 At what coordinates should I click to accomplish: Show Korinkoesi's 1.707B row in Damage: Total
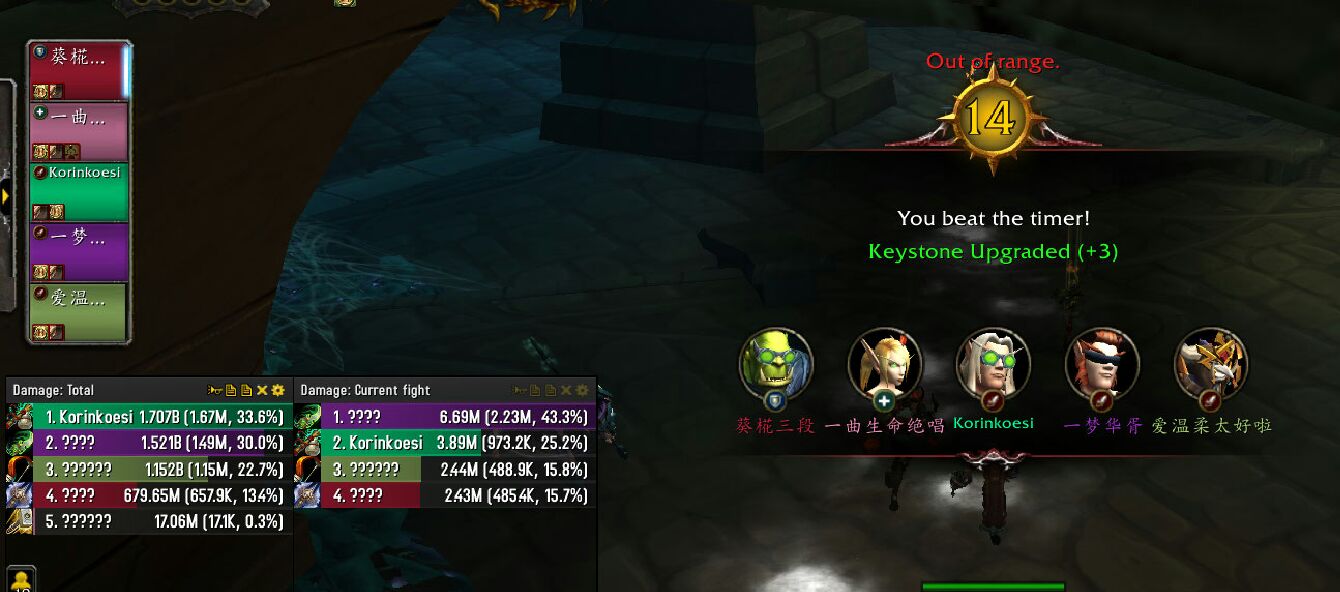point(150,417)
